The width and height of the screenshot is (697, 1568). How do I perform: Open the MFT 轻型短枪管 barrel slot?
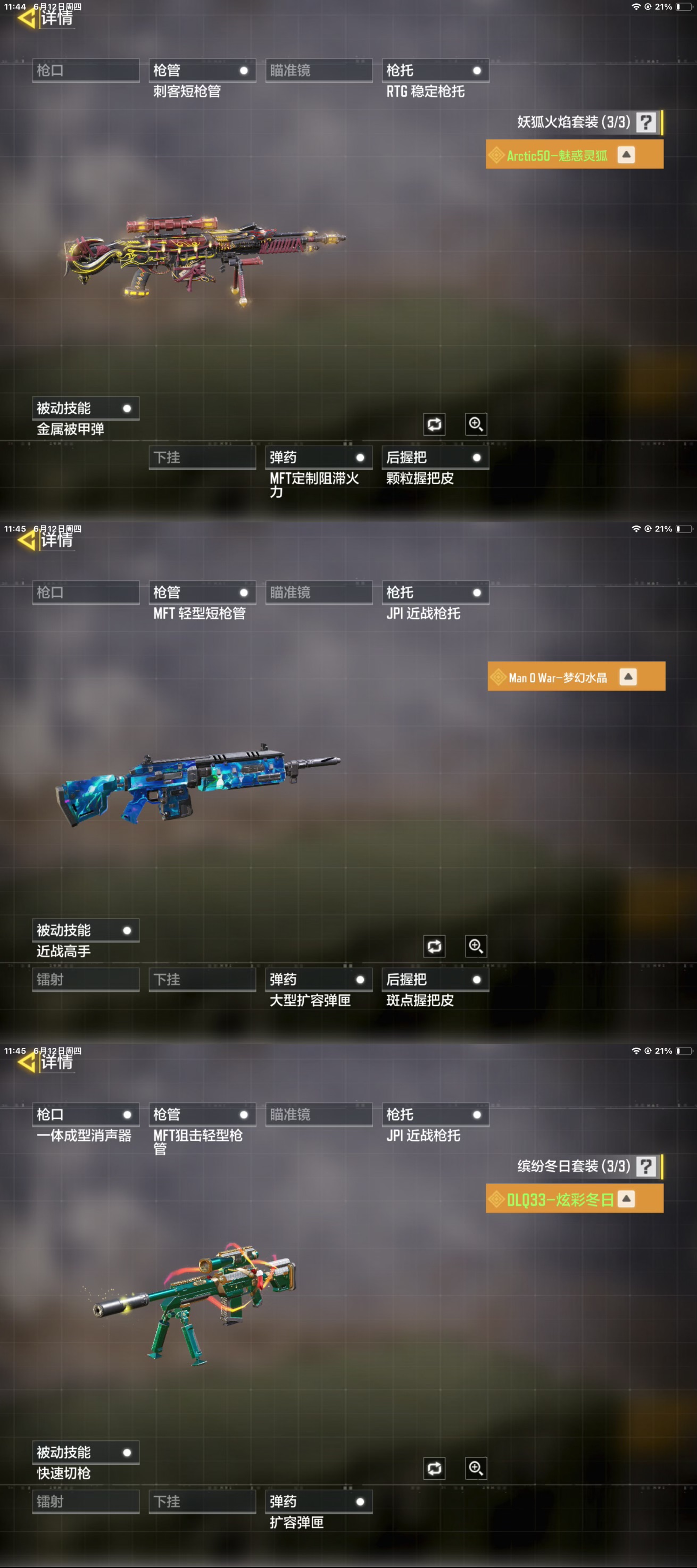(x=202, y=593)
